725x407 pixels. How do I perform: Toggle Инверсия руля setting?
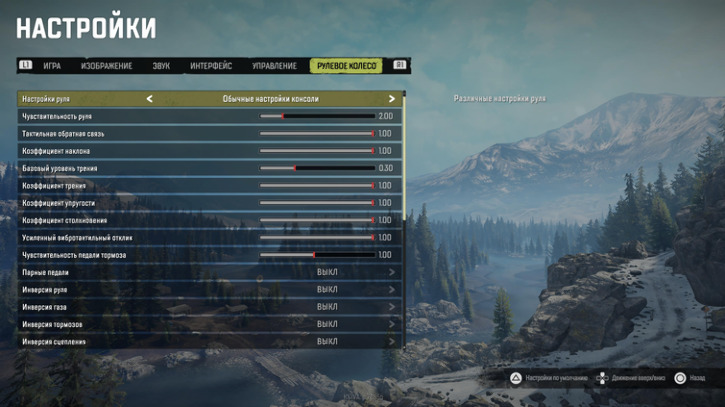click(x=327, y=290)
